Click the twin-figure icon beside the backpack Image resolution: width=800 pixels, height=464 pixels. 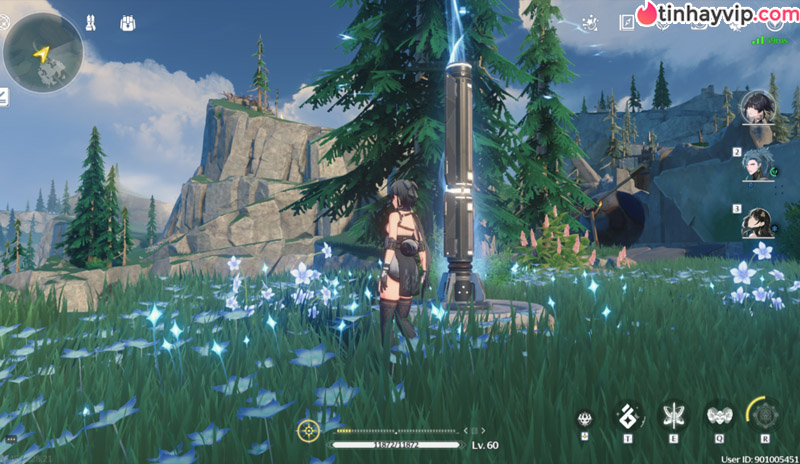tap(90, 21)
